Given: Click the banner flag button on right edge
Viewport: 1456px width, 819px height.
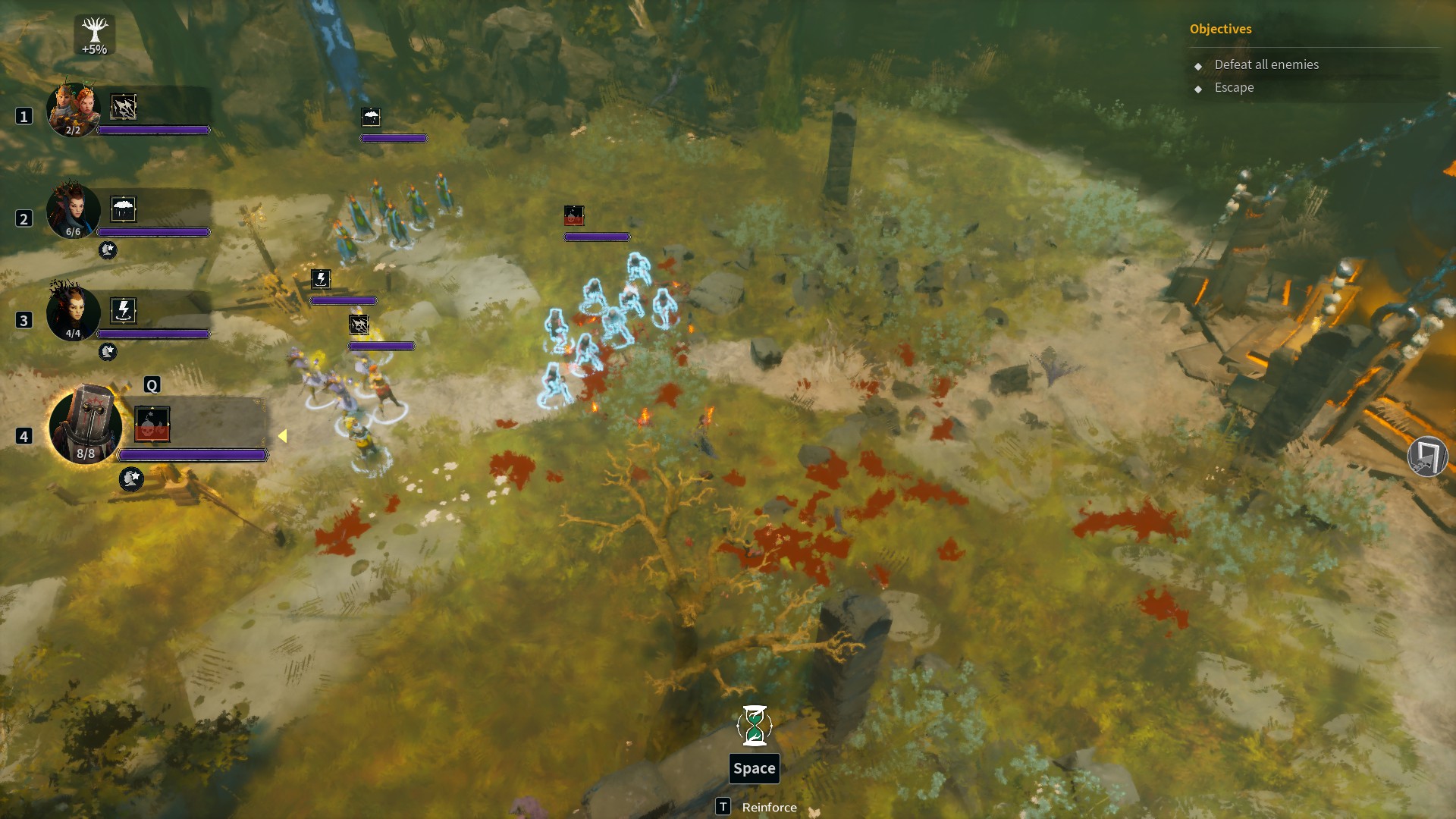Looking at the screenshot, I should (x=1427, y=457).
